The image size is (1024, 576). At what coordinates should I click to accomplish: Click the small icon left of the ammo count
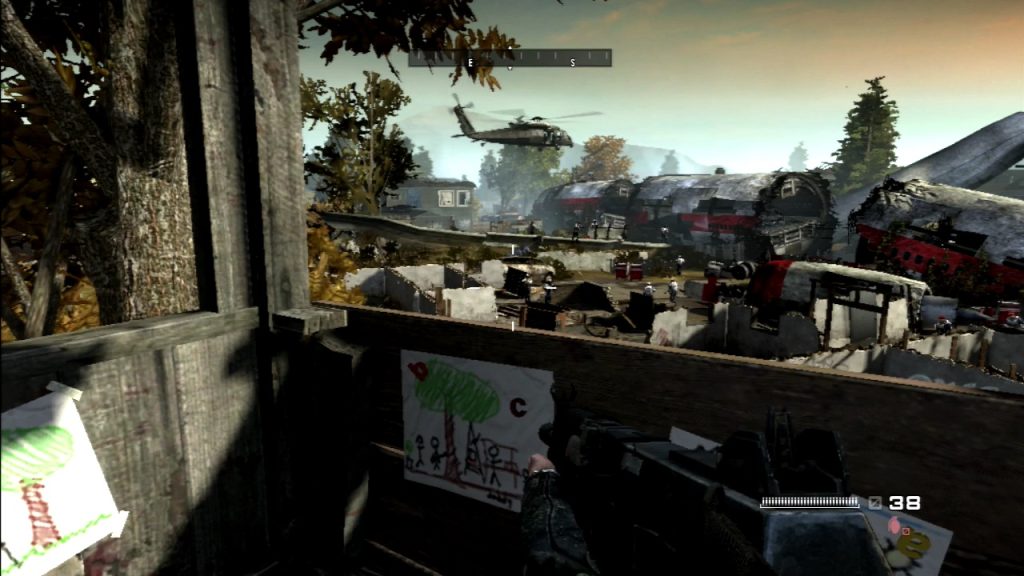[875, 503]
